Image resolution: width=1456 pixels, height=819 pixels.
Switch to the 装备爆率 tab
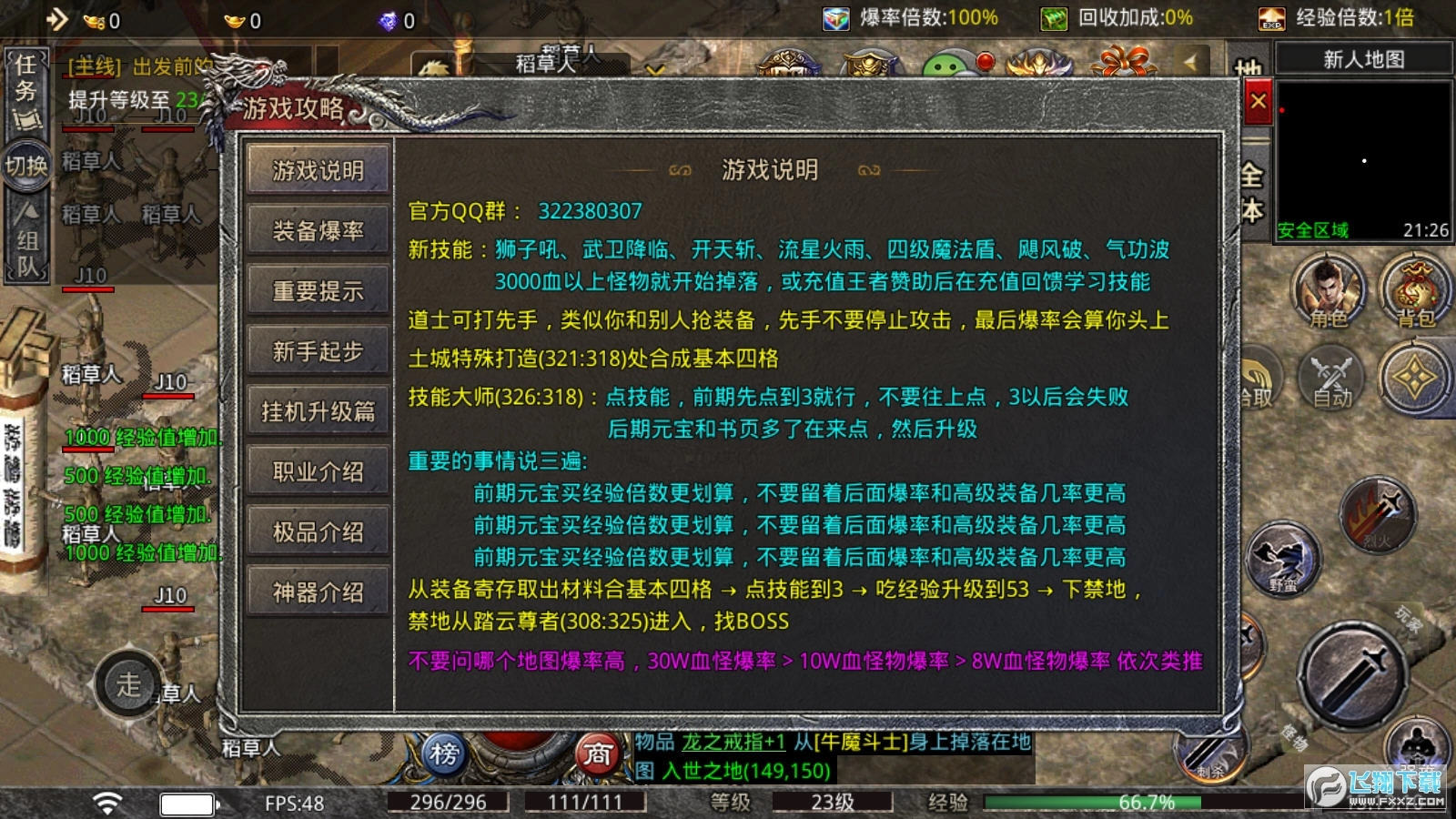tap(317, 230)
